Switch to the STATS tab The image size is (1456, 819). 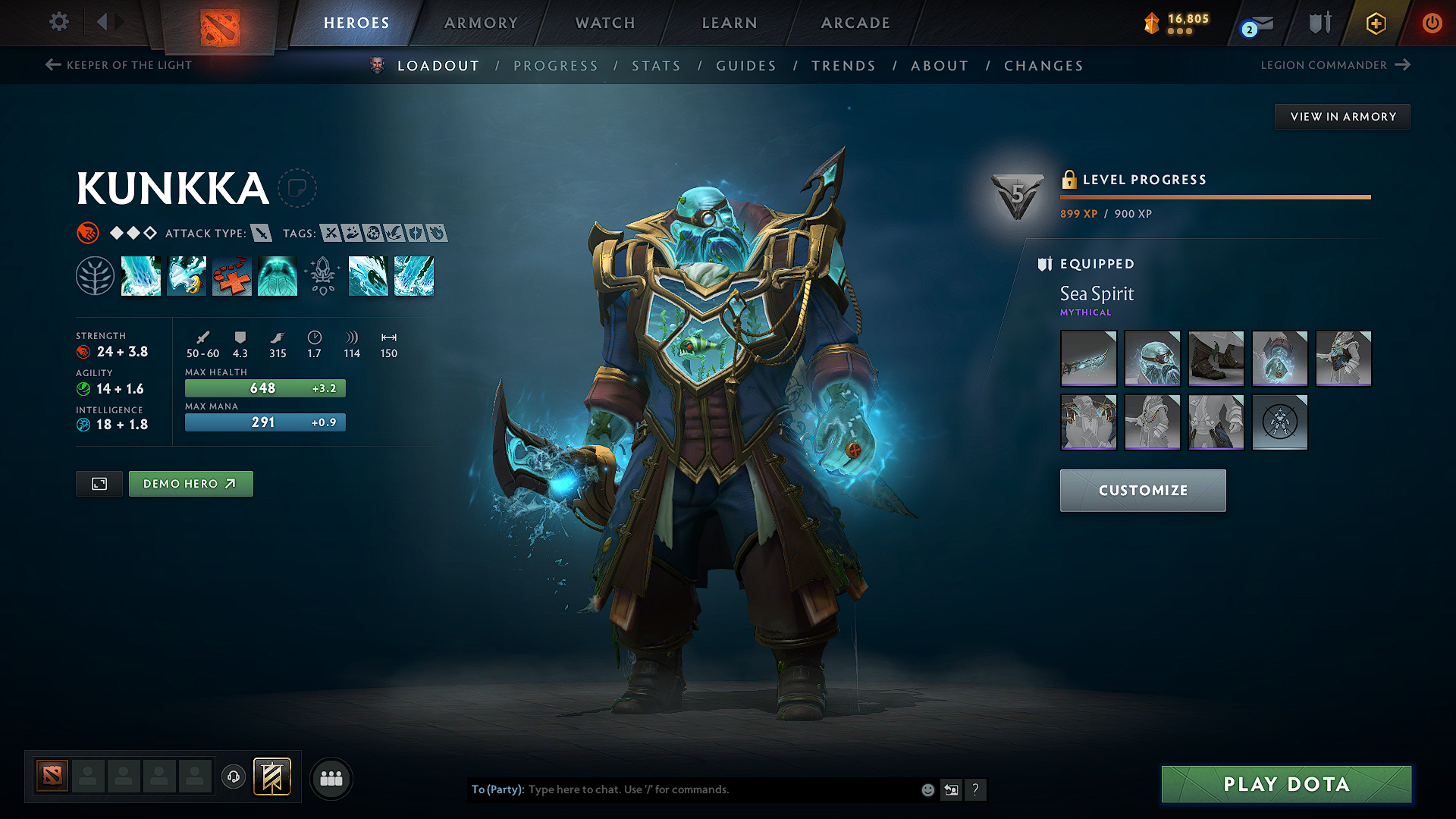pyautogui.click(x=656, y=66)
